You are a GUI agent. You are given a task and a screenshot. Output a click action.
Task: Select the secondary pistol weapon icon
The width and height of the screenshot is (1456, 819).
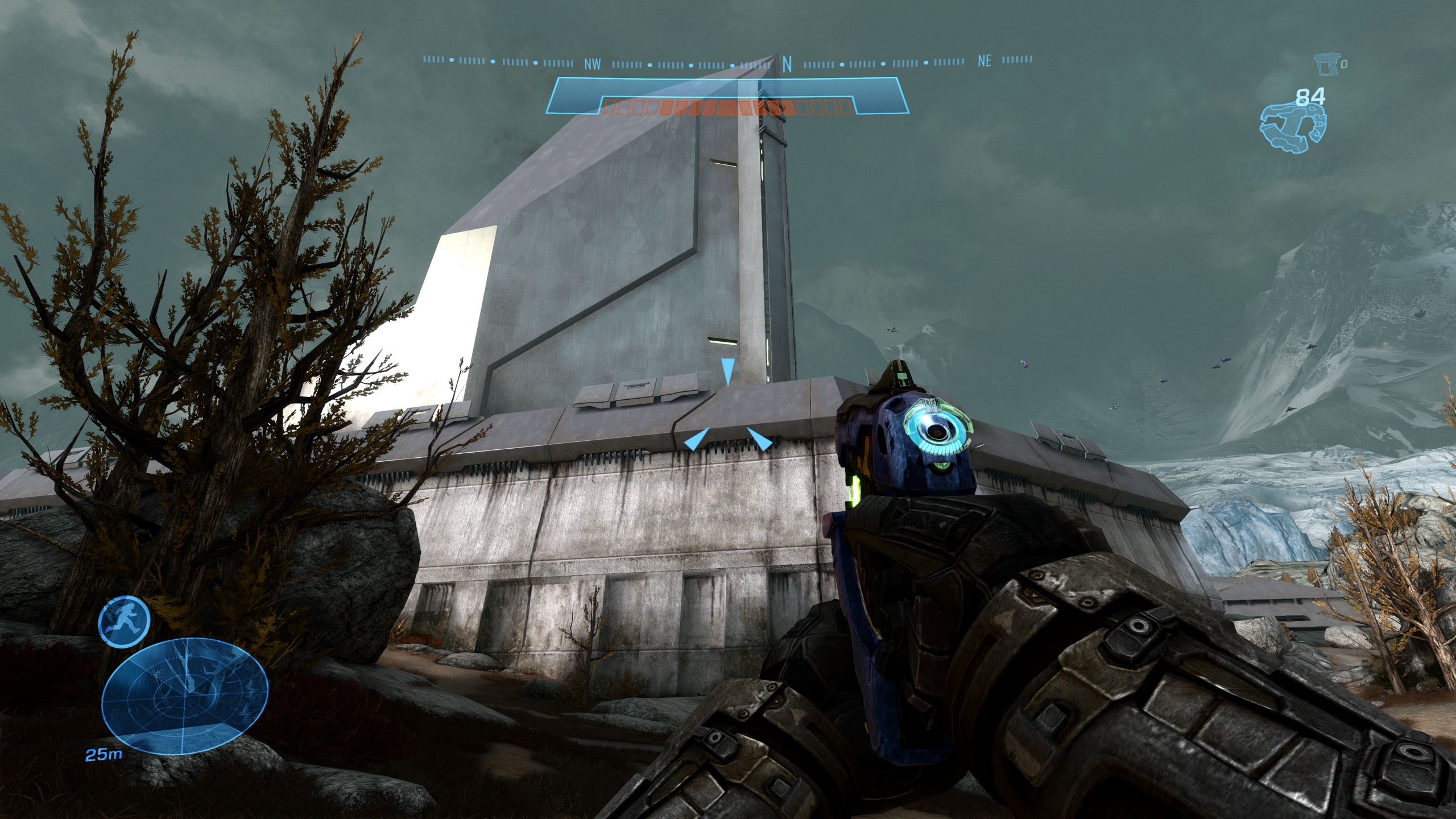(x=1326, y=65)
